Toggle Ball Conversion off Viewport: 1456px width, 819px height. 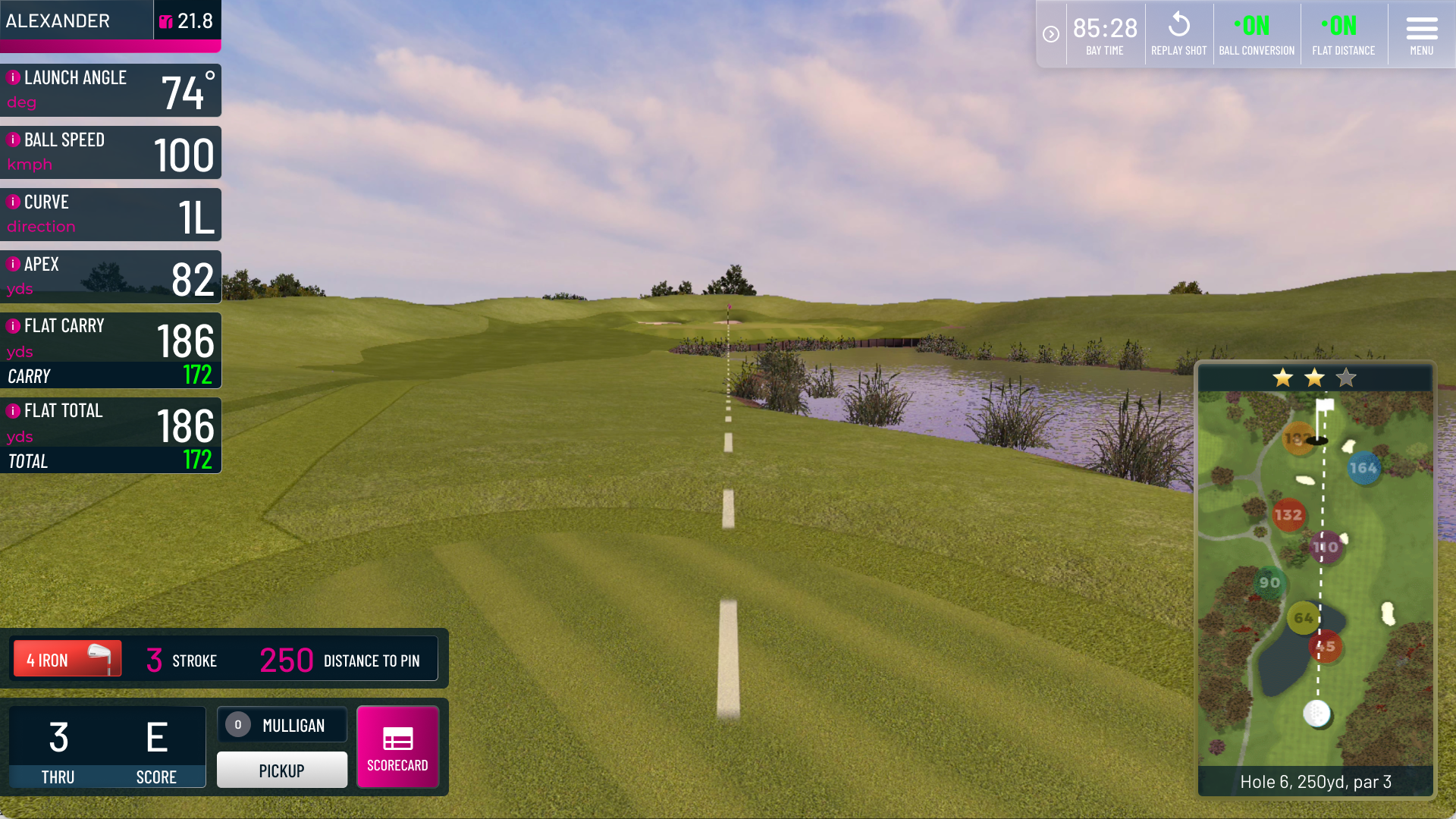click(1256, 35)
